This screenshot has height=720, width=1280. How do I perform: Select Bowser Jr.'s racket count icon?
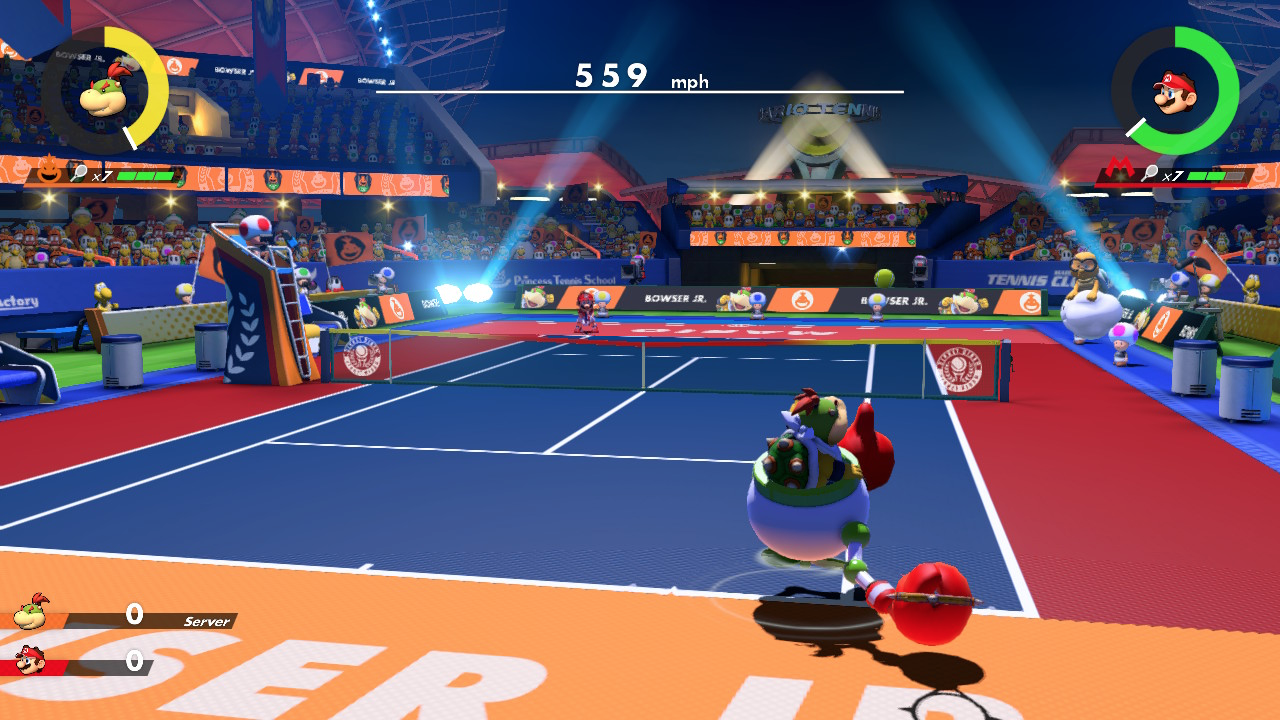(x=80, y=174)
